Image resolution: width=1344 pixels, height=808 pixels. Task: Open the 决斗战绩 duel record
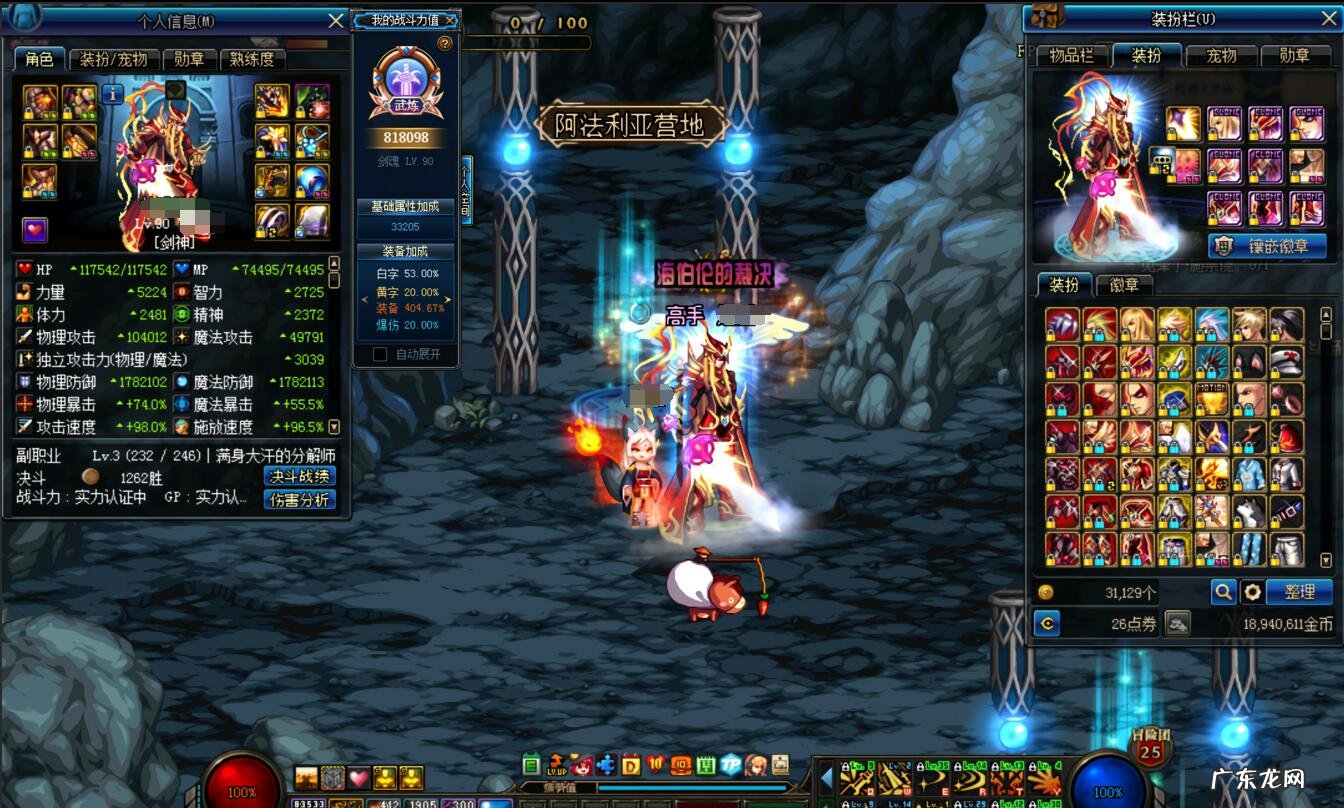click(x=299, y=476)
